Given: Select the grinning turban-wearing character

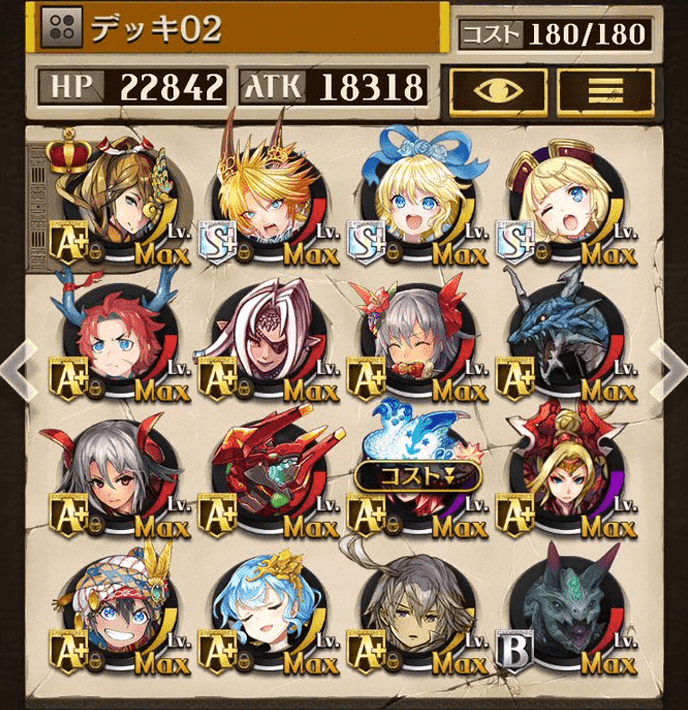Looking at the screenshot, I should point(118,620).
